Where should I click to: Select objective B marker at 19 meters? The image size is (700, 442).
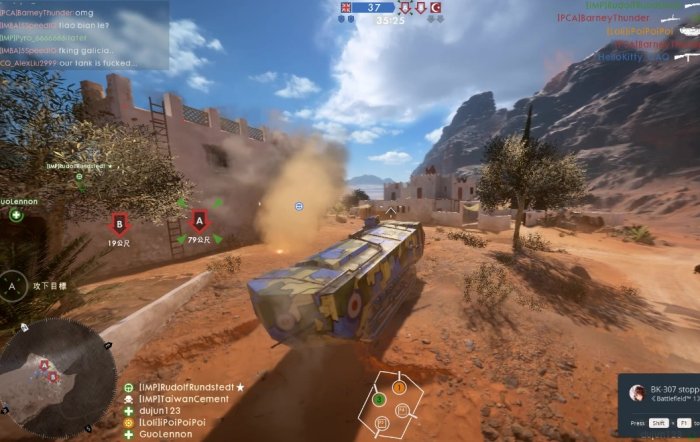(119, 222)
